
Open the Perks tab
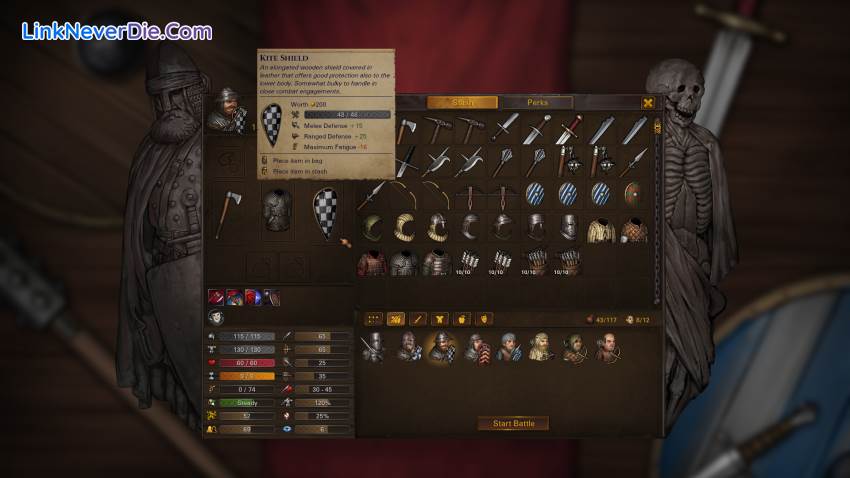point(537,103)
